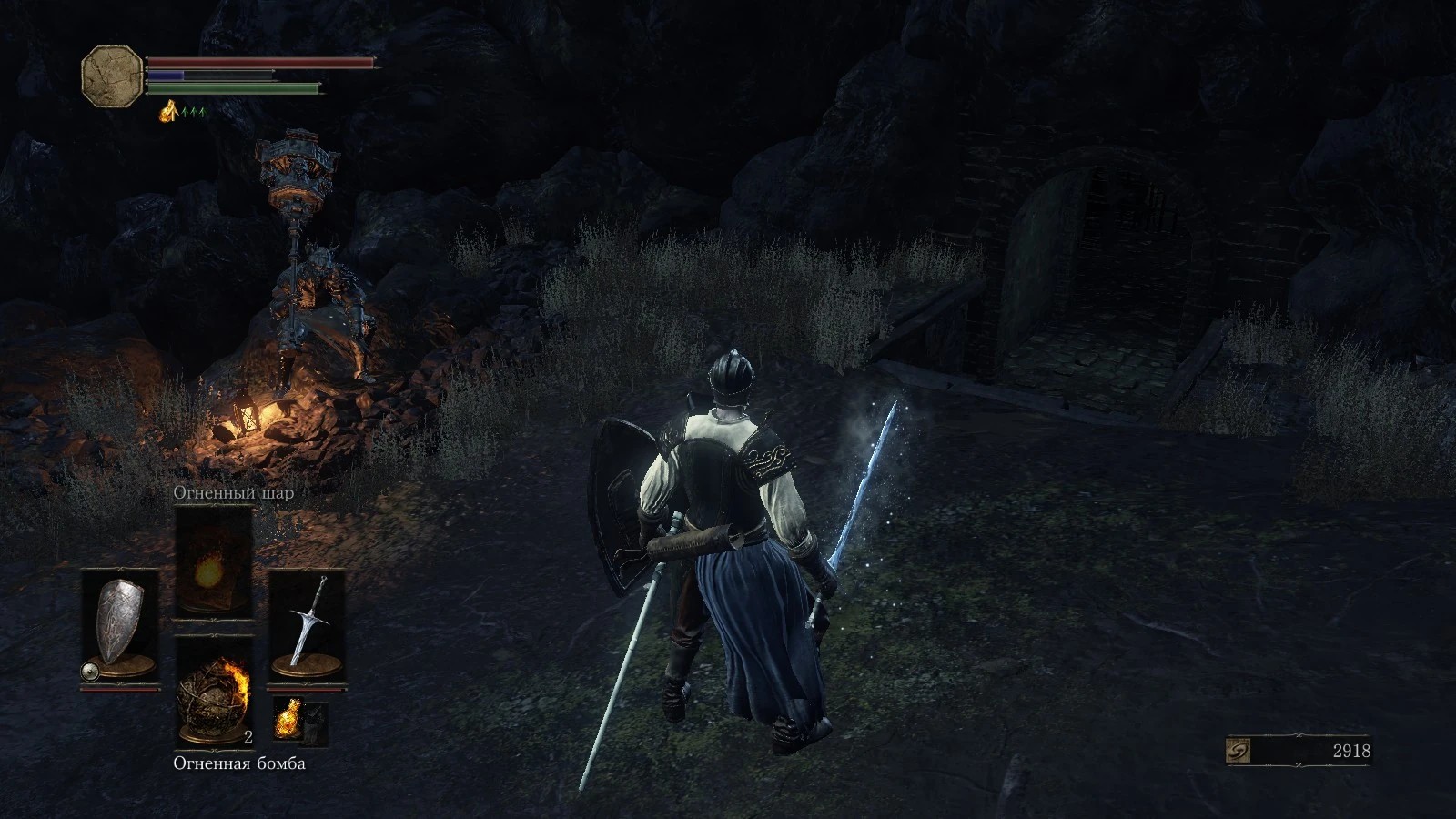Click the small flame item icon
This screenshot has width=1456, height=819.
coord(287,719)
